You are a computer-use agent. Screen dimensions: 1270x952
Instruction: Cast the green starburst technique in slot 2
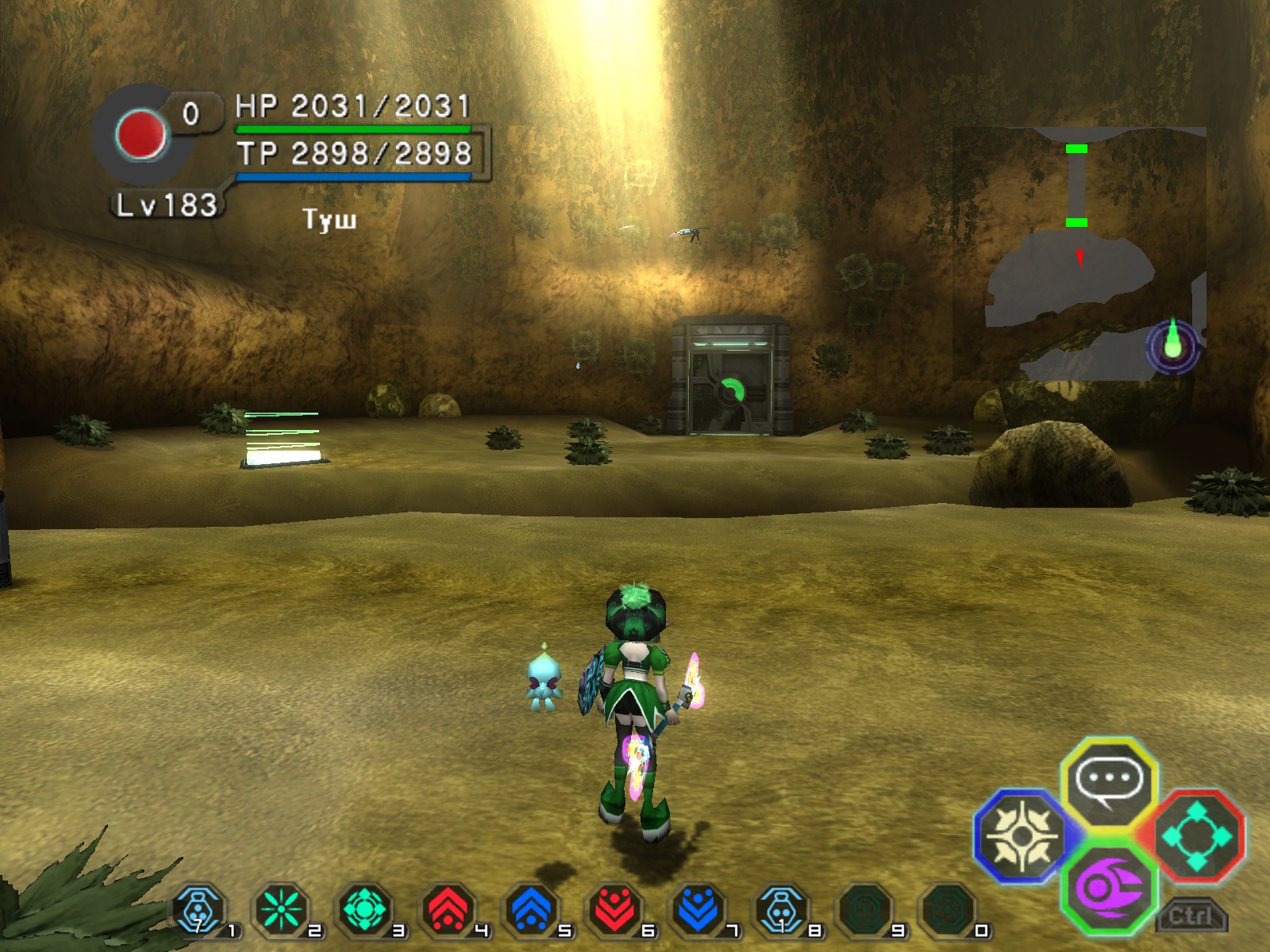(282, 911)
